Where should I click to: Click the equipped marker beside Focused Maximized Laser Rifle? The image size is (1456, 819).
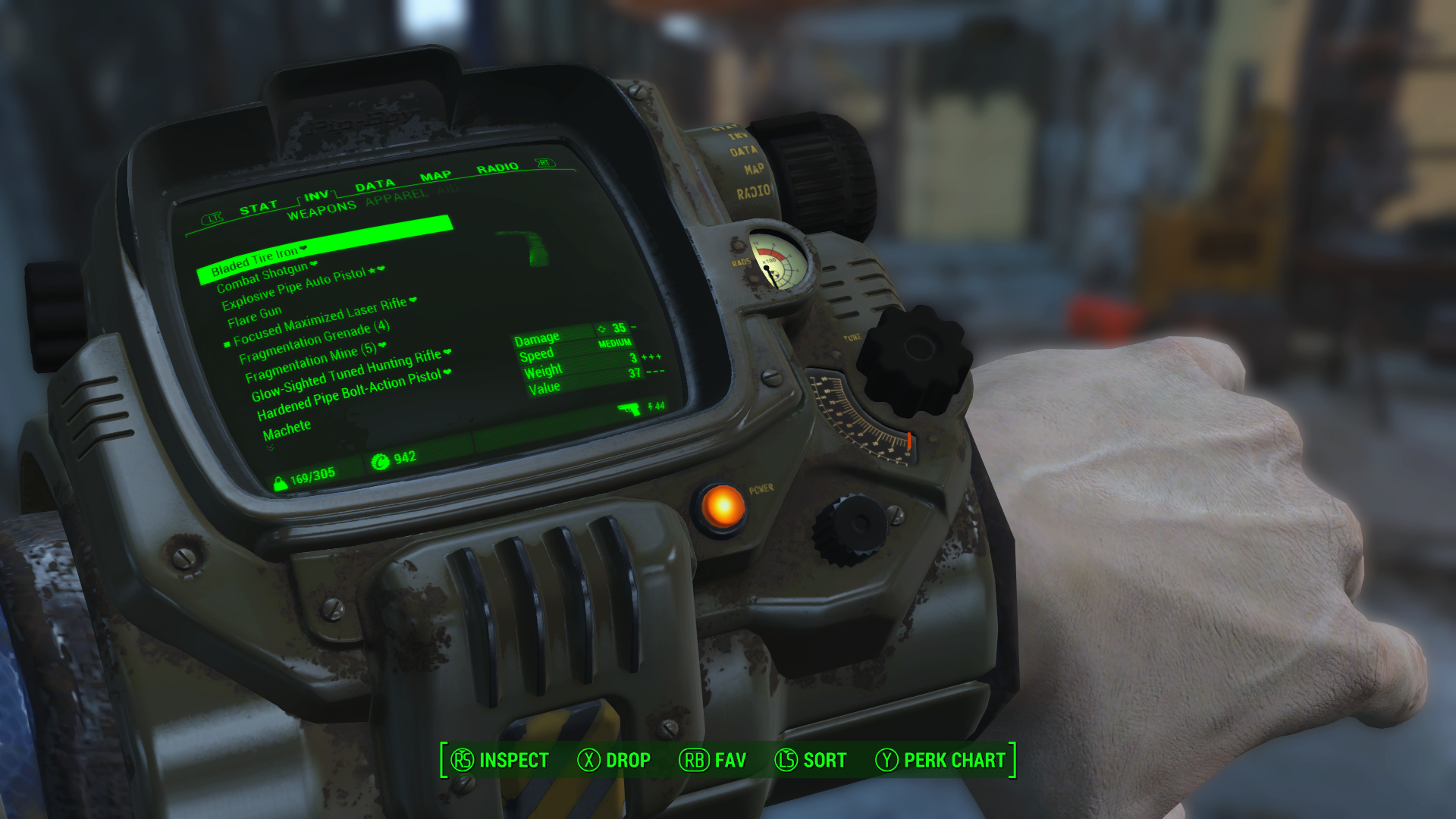227,344
